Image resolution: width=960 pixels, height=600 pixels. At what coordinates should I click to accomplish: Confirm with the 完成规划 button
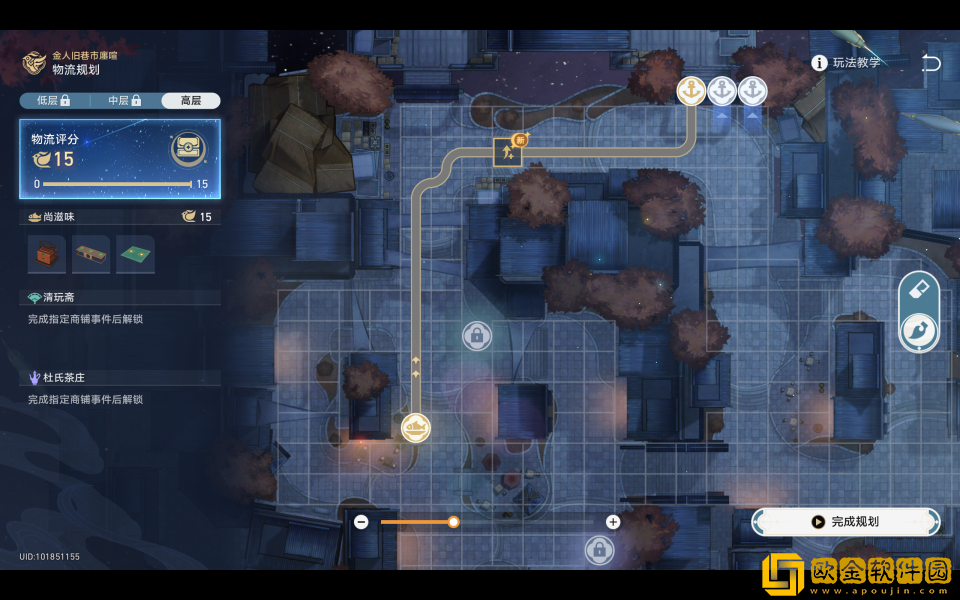point(846,521)
